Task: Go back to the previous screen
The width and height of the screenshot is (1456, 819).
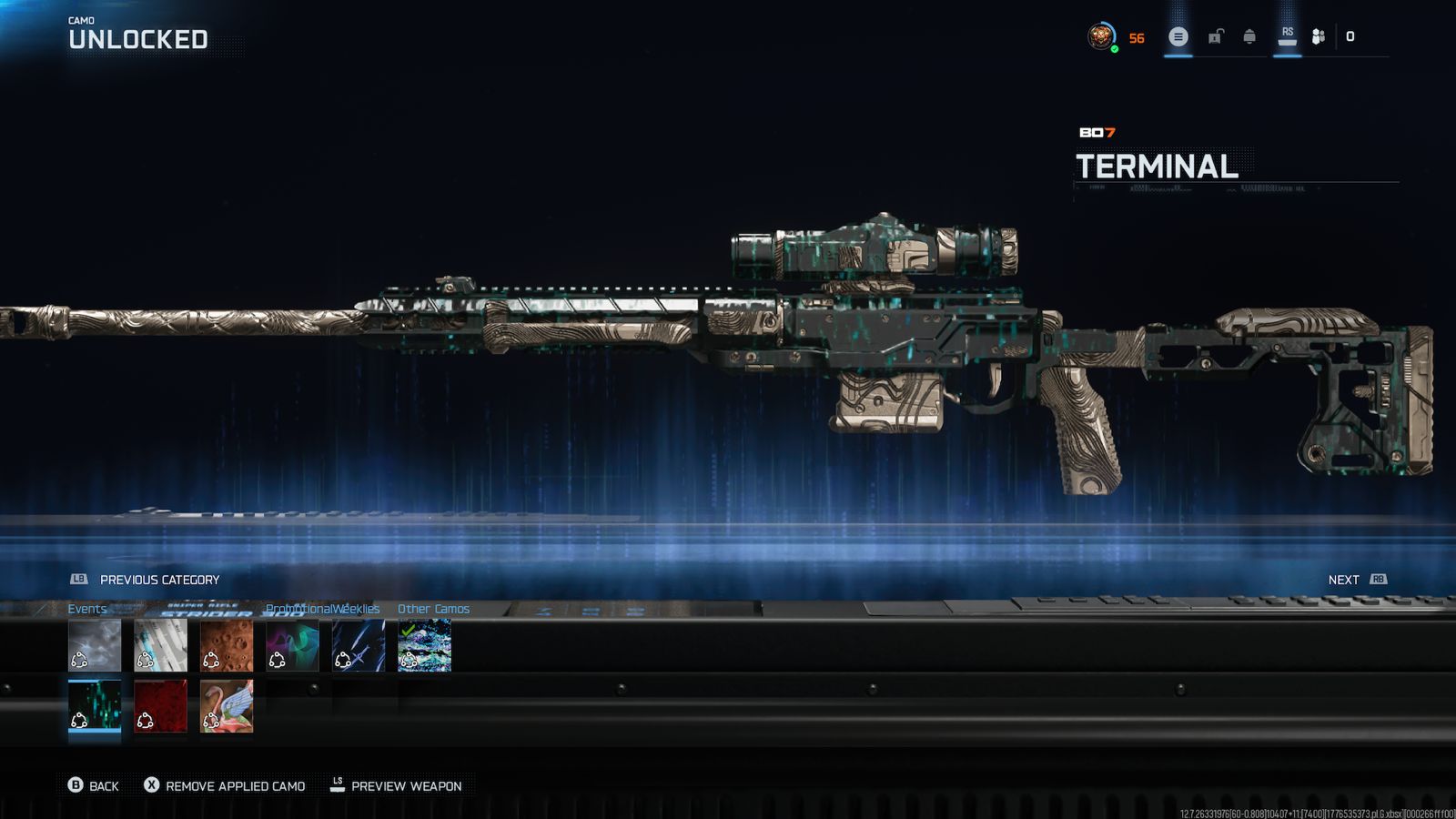Action: click(x=94, y=785)
